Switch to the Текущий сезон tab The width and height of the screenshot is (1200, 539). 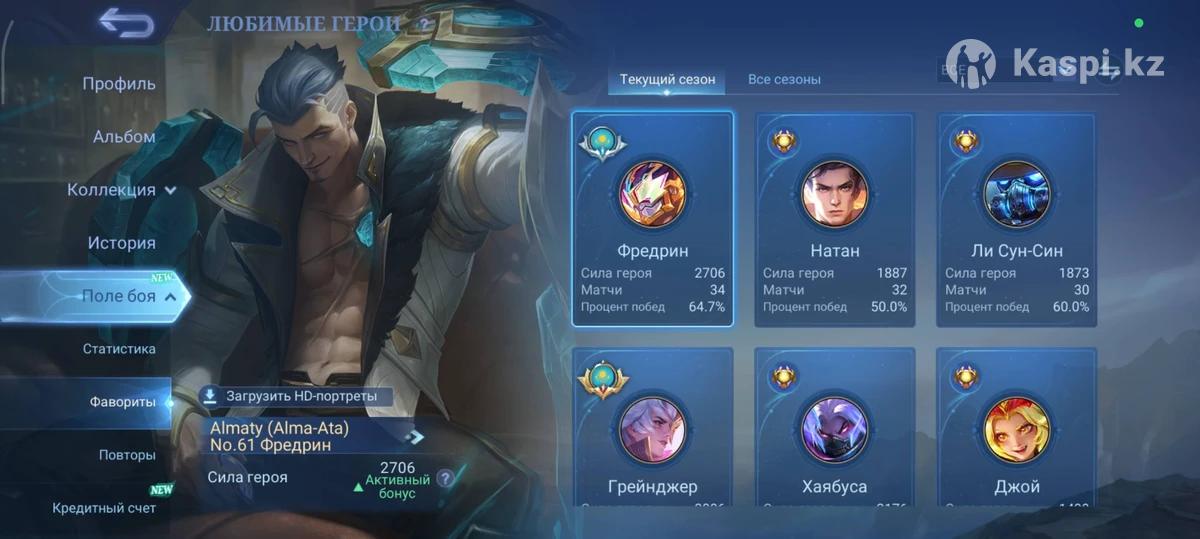[667, 79]
